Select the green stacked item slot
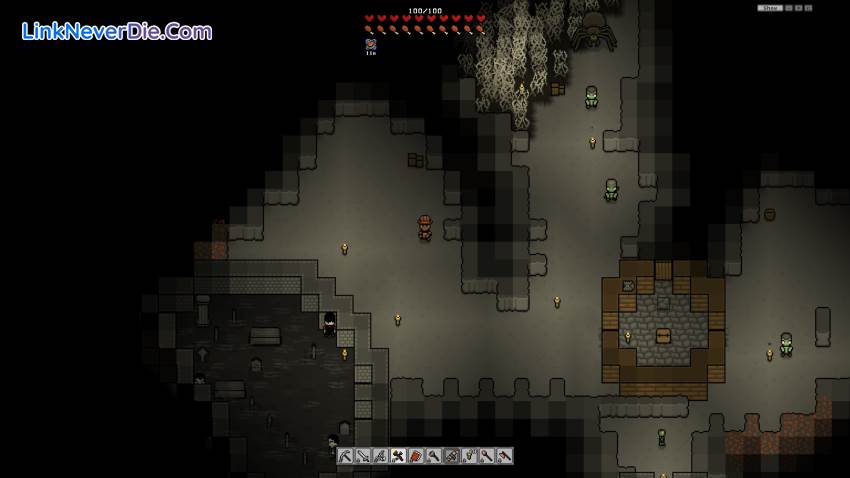This screenshot has height=478, width=850. [469, 456]
